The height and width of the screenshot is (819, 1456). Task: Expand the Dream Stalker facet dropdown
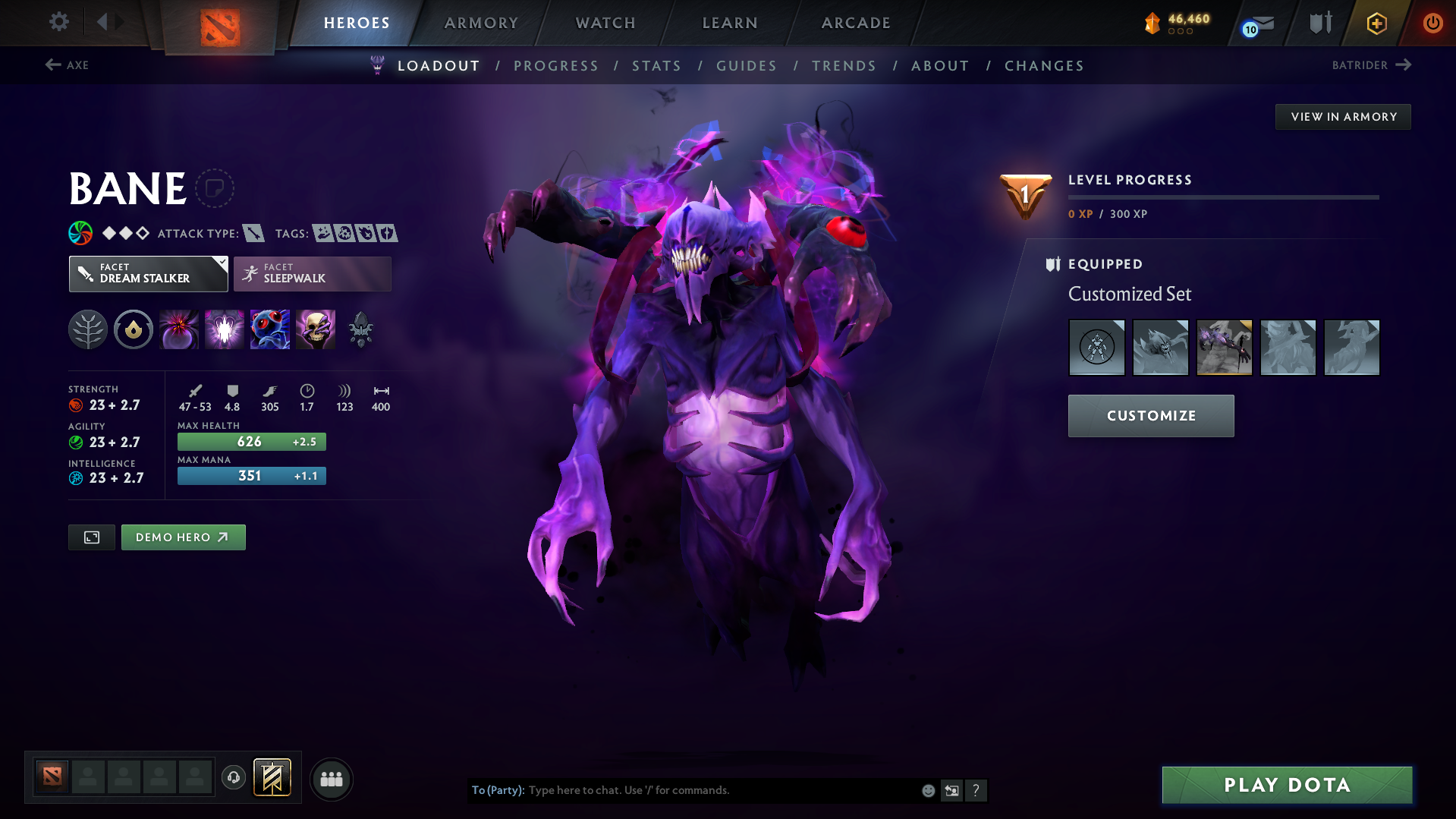click(x=148, y=273)
